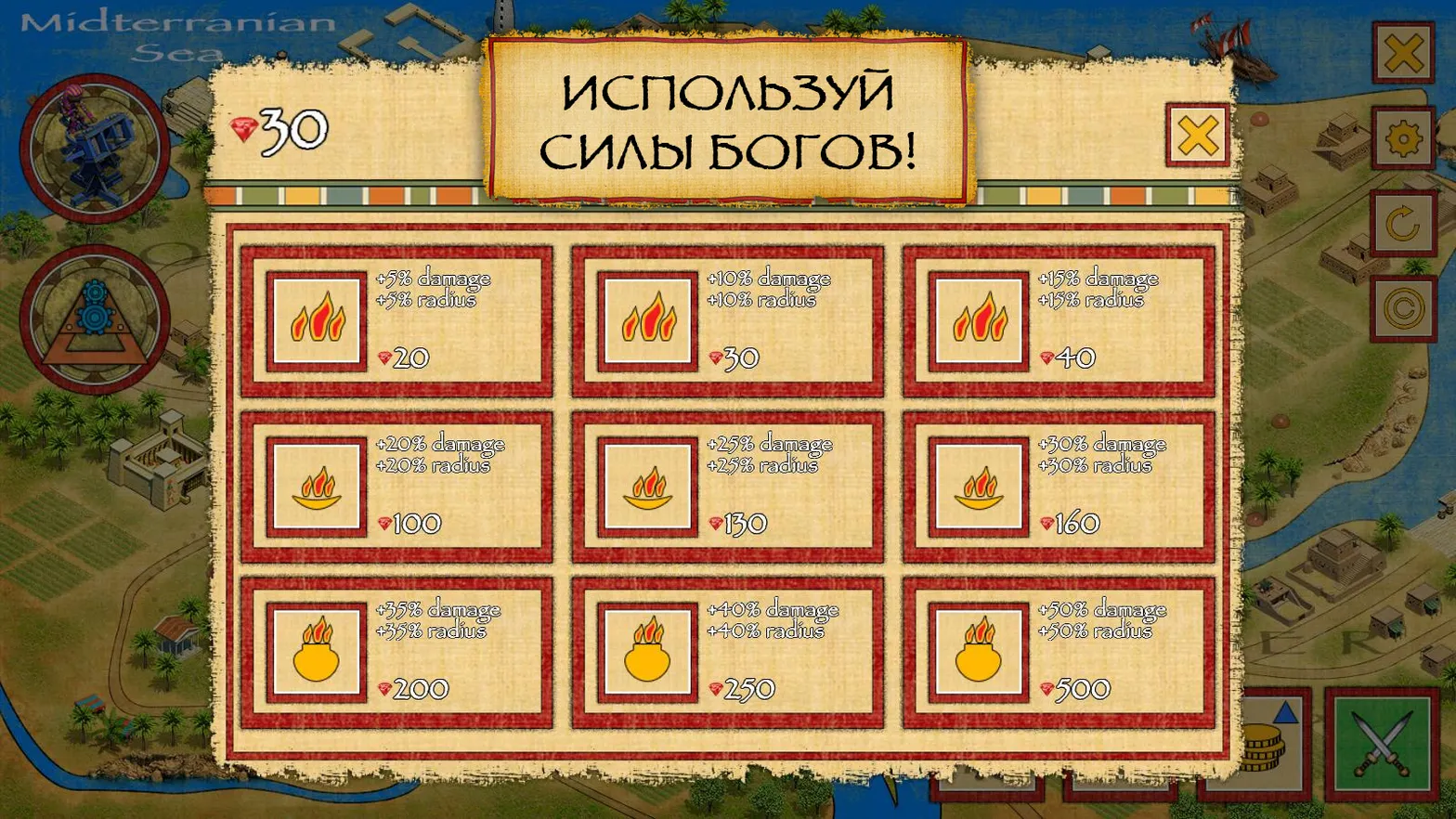The height and width of the screenshot is (819, 1456).
Task: Click the flame icon of the 20-gem upgrade
Action: [317, 320]
